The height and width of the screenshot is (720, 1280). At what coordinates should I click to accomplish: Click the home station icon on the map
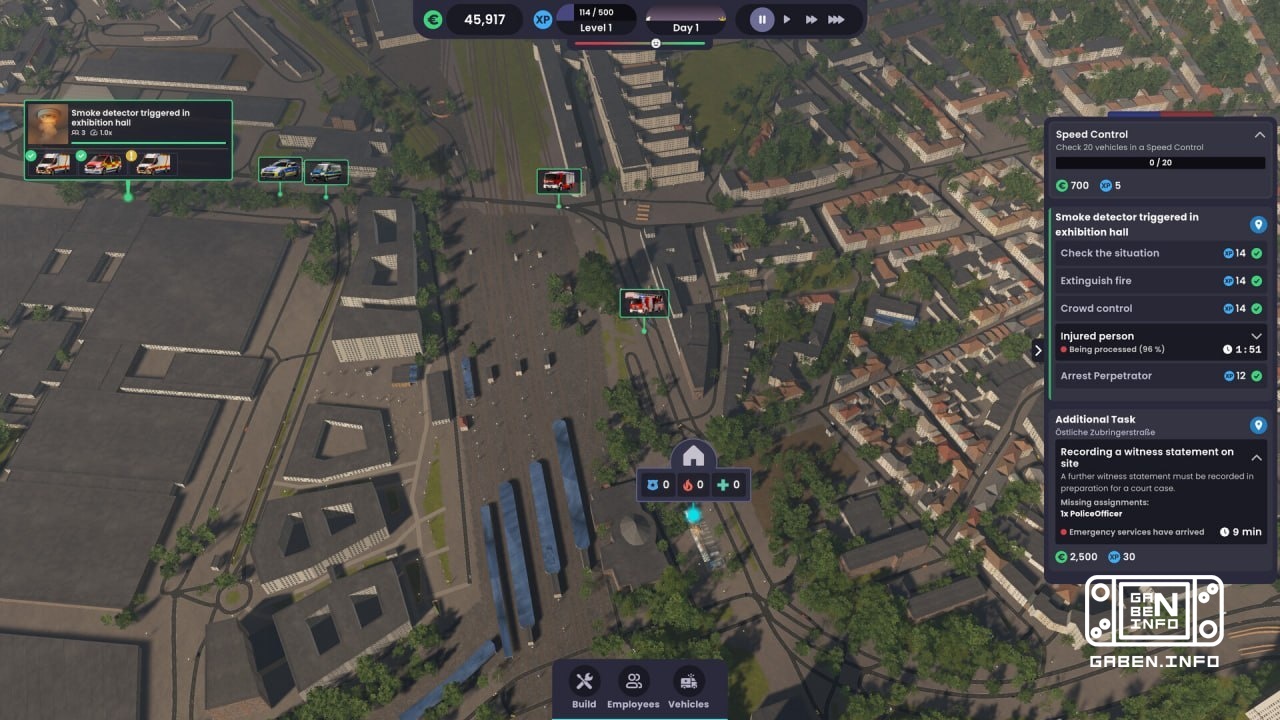coord(695,456)
